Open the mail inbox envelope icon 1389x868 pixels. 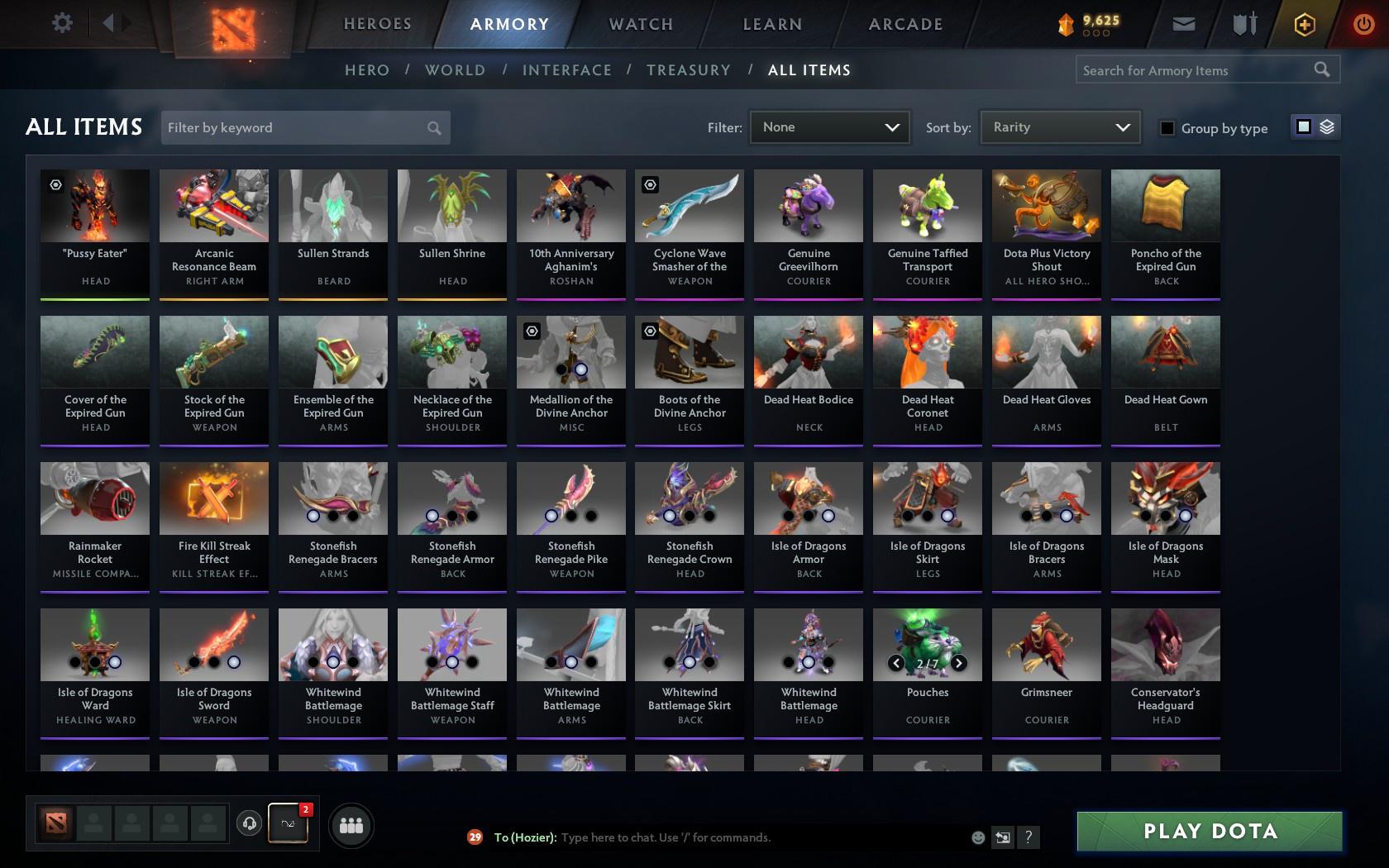click(x=1182, y=23)
